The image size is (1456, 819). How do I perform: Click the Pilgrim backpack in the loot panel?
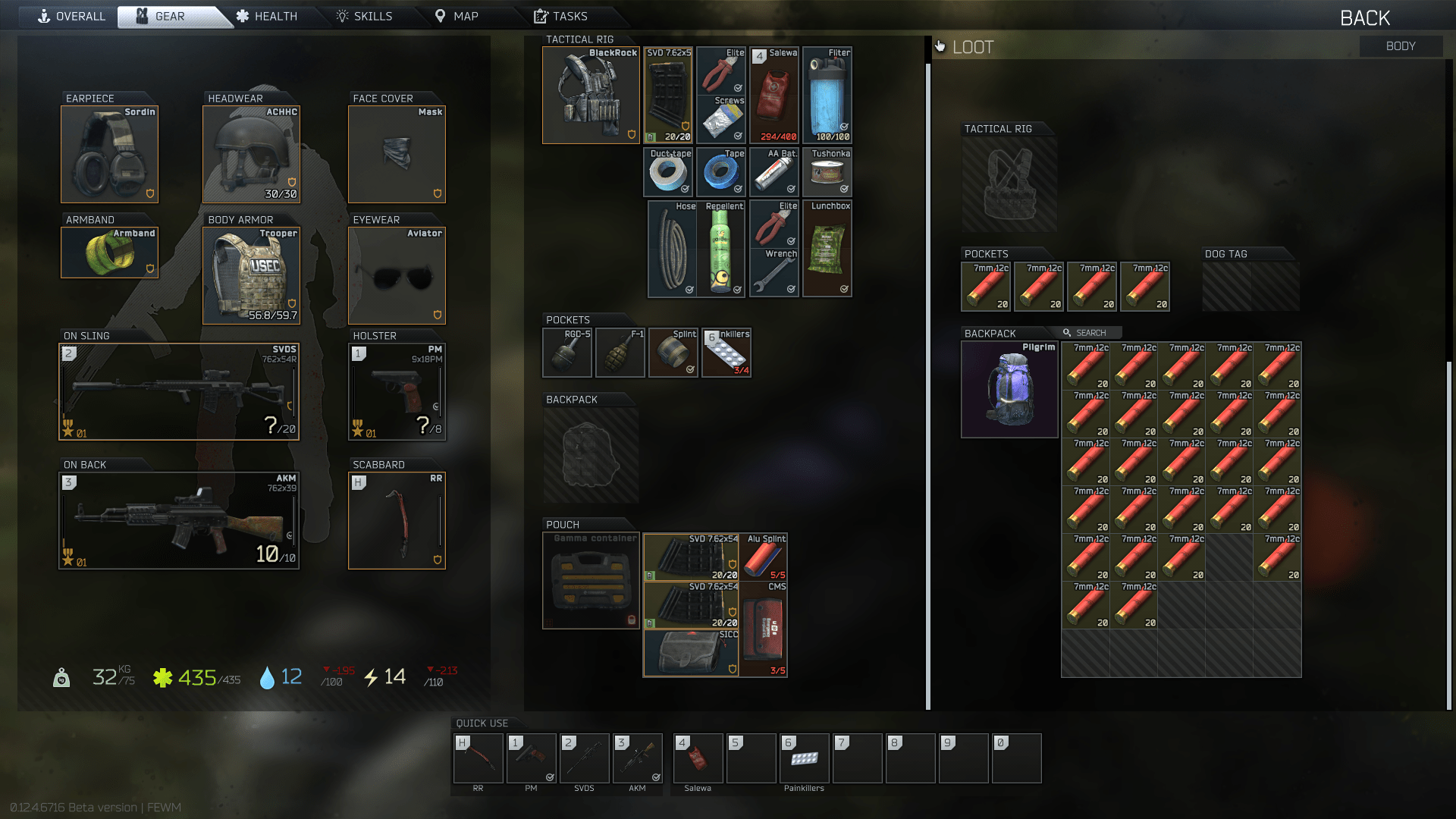tap(1009, 390)
